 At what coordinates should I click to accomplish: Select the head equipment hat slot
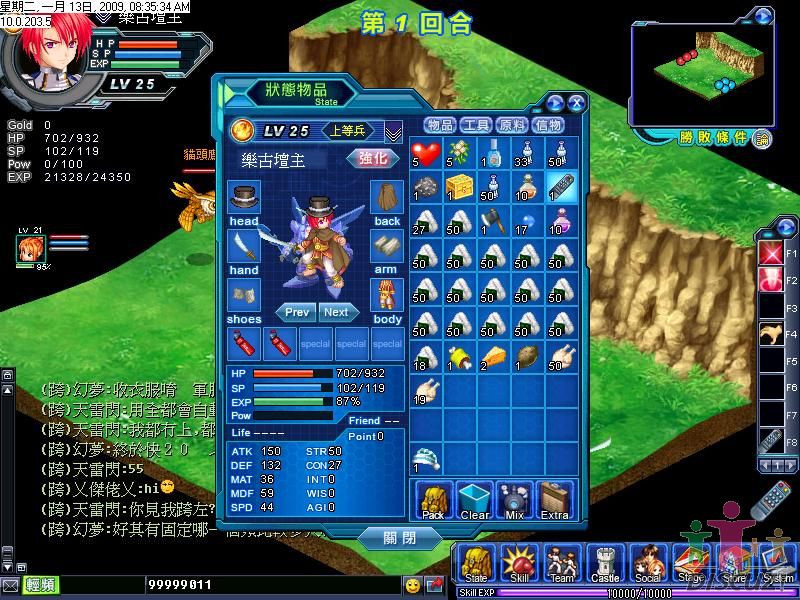click(x=244, y=197)
